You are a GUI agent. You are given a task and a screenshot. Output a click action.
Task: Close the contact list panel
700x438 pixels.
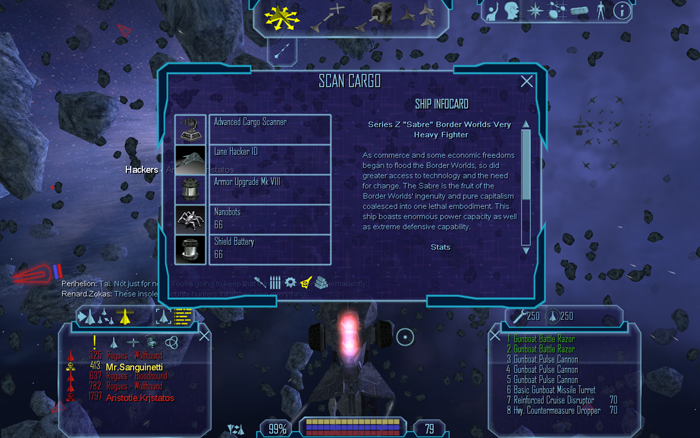coord(204,336)
